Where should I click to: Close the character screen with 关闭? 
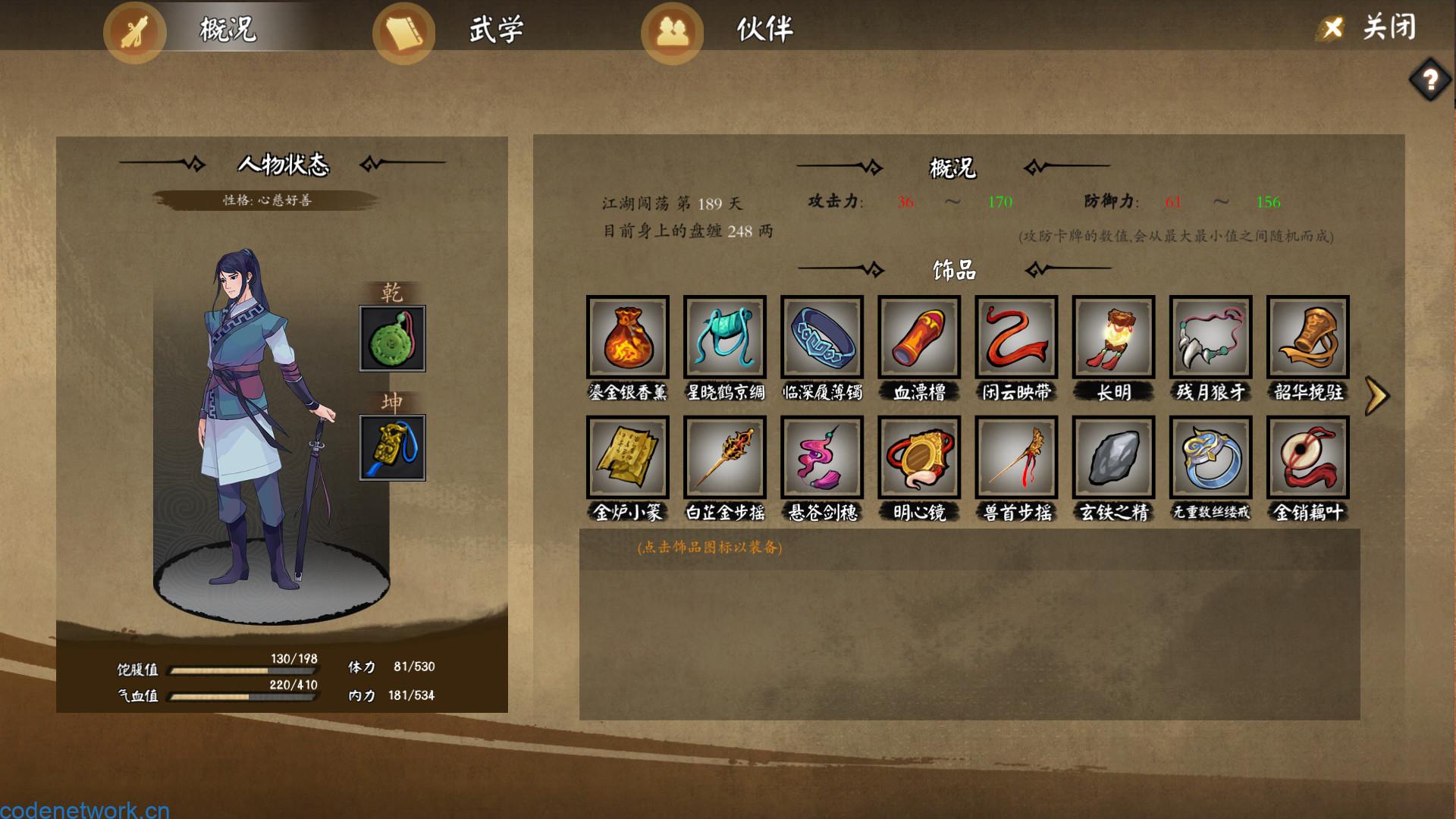1371,28
